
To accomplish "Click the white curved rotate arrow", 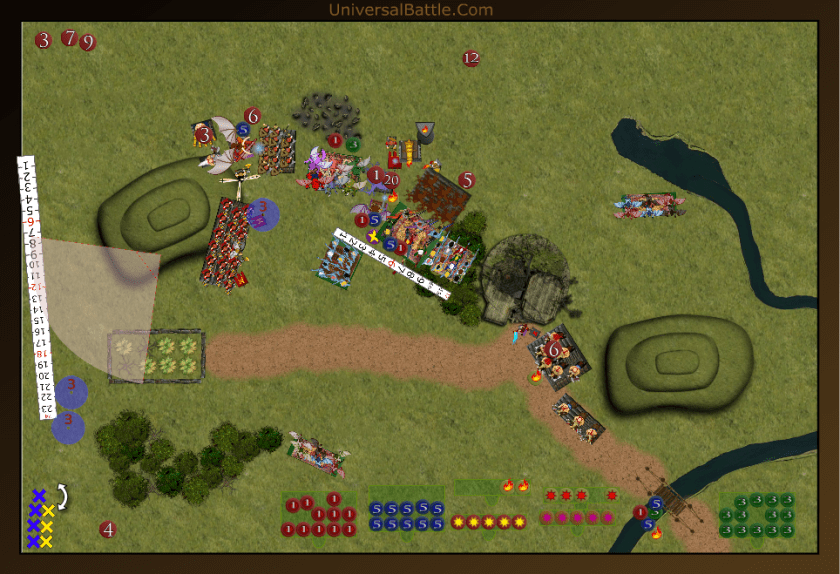I will tap(63, 496).
